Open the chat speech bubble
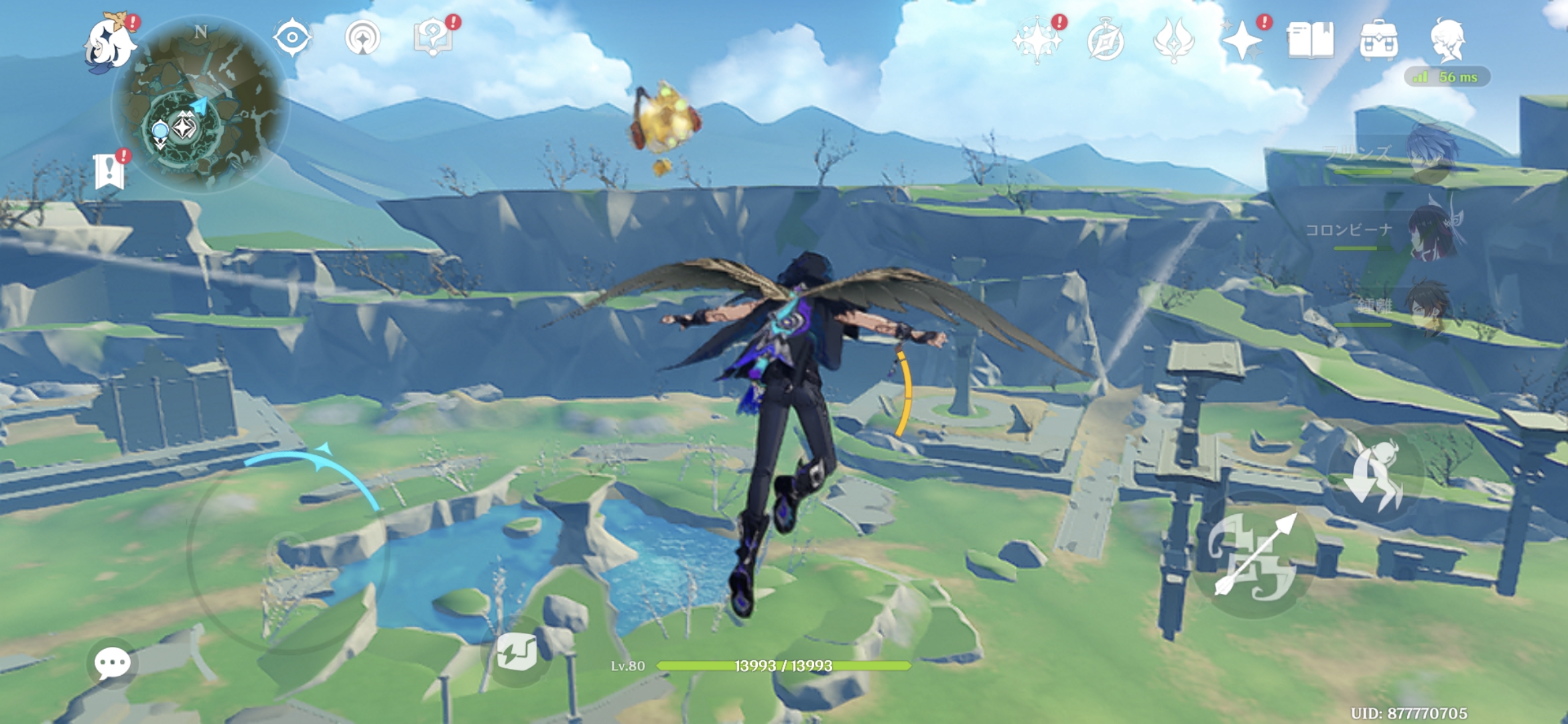The height and width of the screenshot is (724, 1568). [x=112, y=664]
